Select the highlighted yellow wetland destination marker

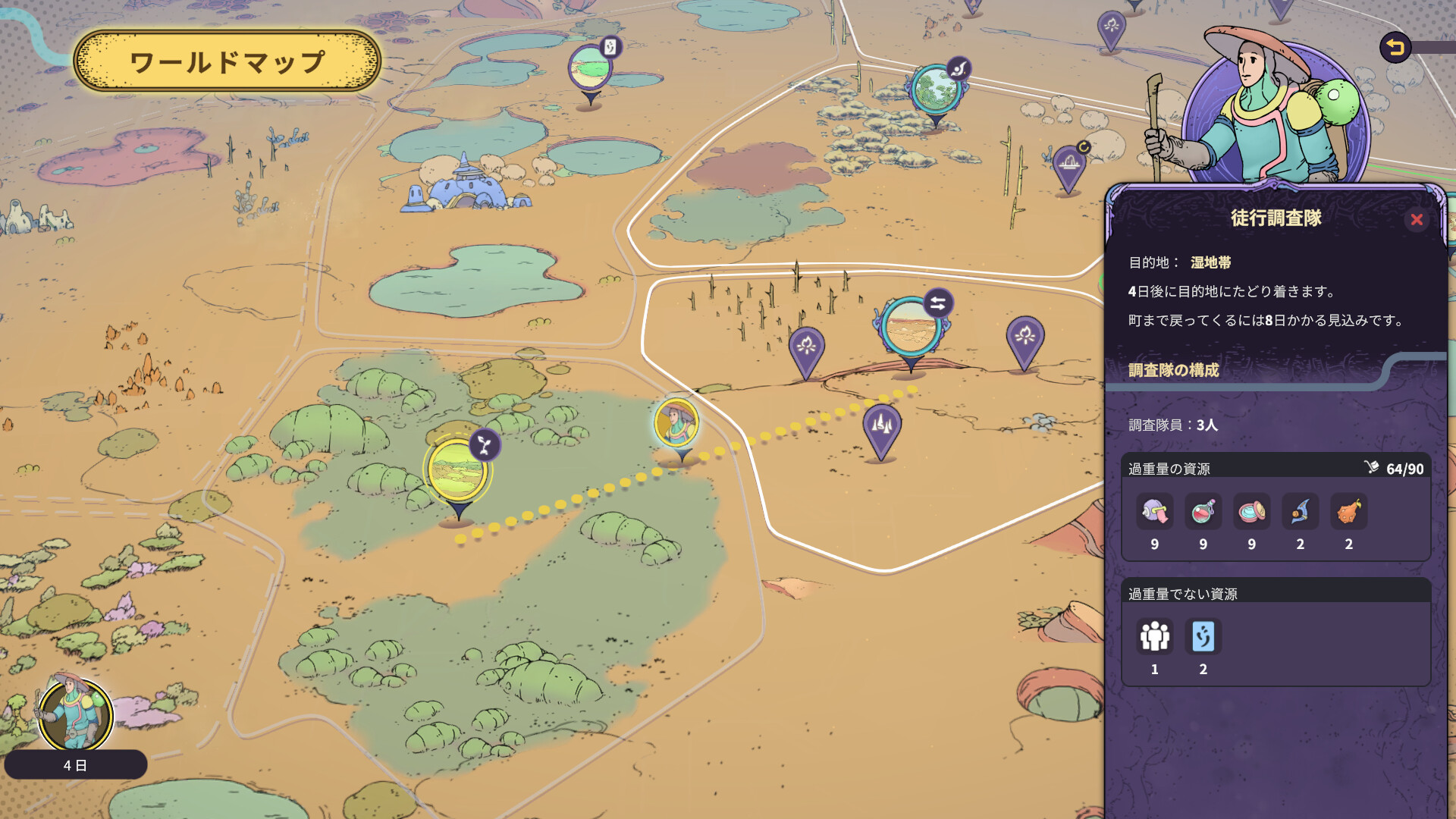coord(457,472)
